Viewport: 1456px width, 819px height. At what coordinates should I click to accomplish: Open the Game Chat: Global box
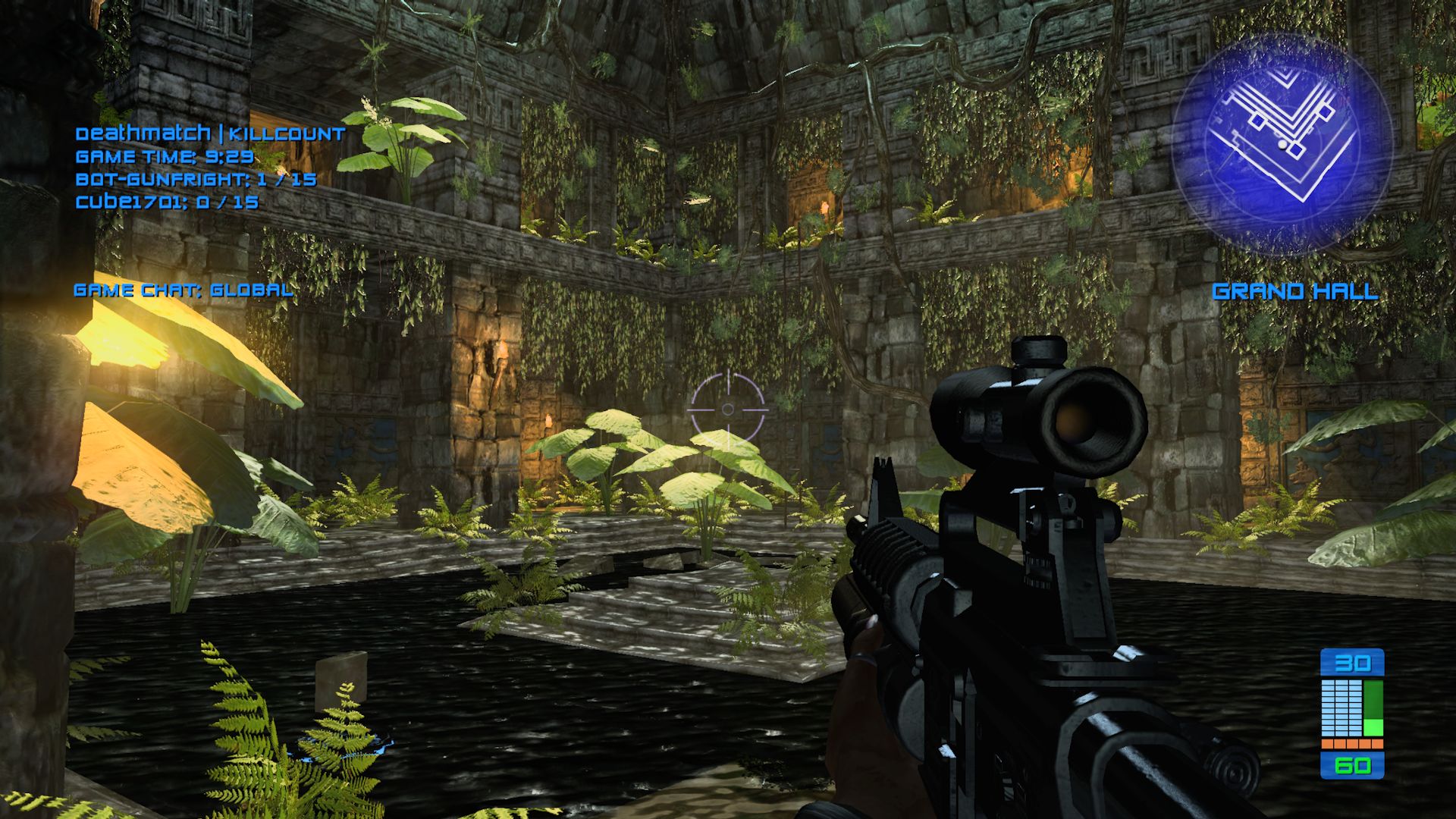184,290
